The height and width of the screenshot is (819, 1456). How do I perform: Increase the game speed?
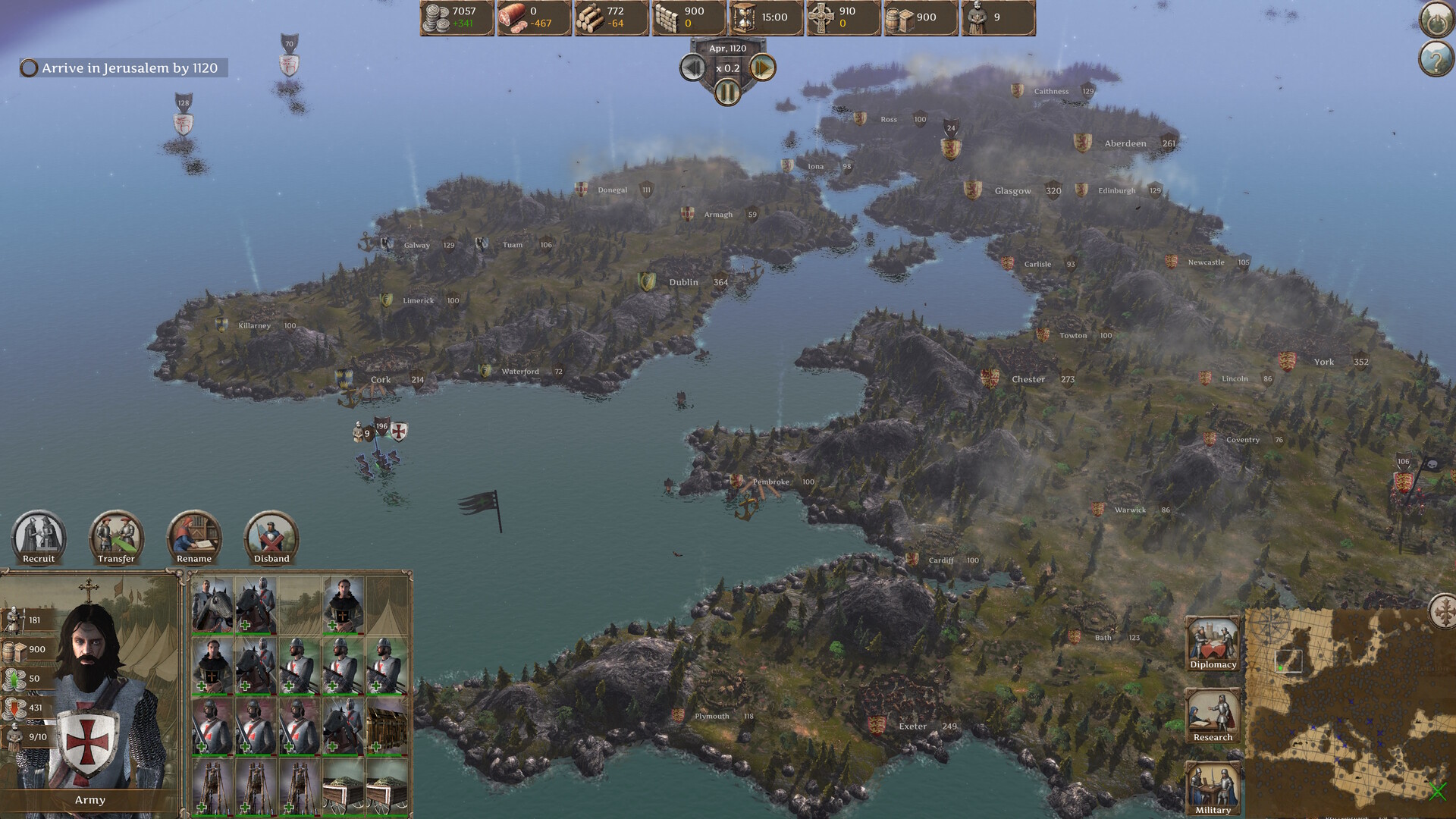pos(761,67)
